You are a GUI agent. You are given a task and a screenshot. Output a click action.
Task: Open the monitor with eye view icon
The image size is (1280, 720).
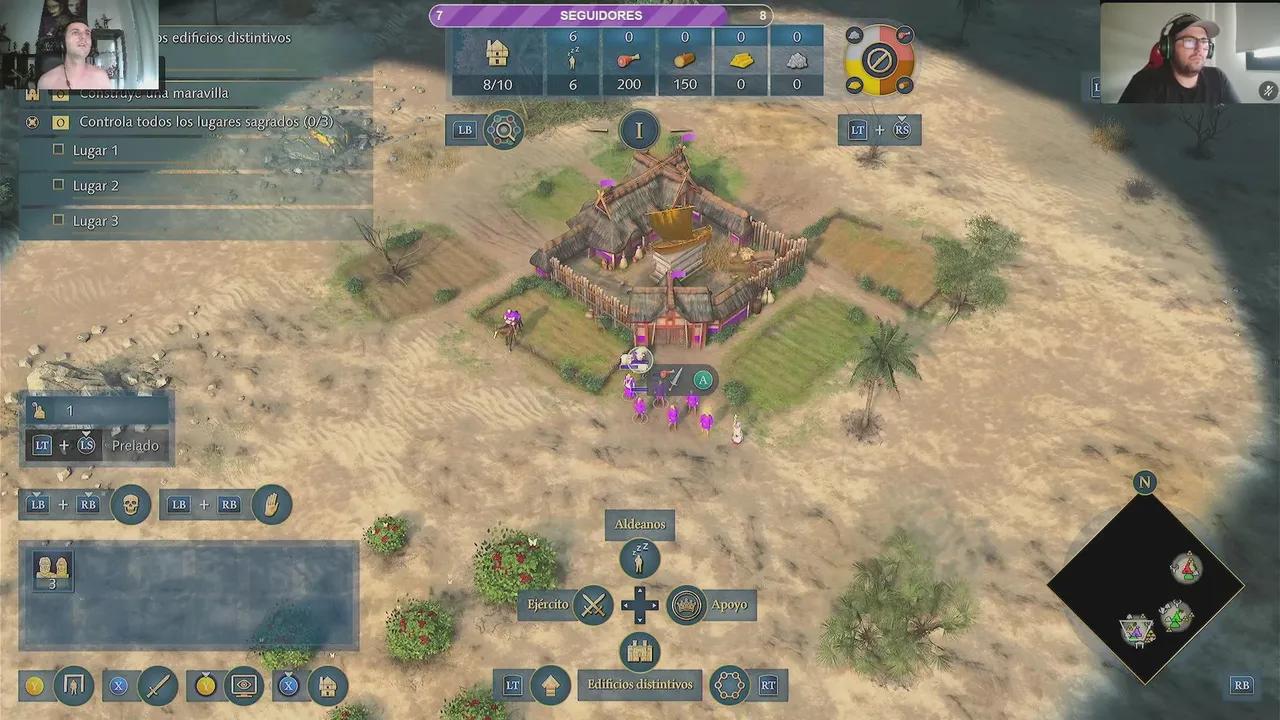coord(244,686)
